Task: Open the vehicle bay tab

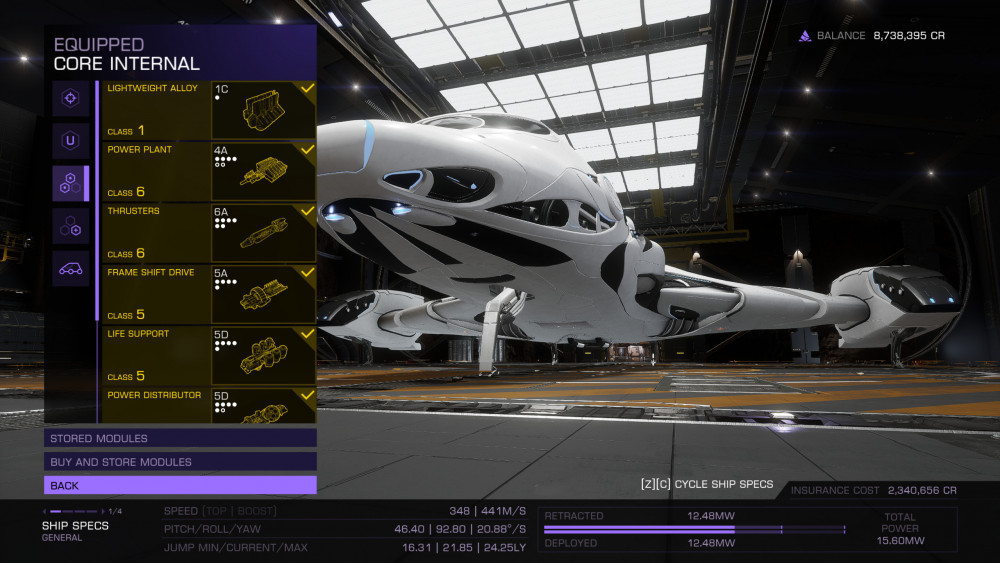Action: tap(70, 268)
